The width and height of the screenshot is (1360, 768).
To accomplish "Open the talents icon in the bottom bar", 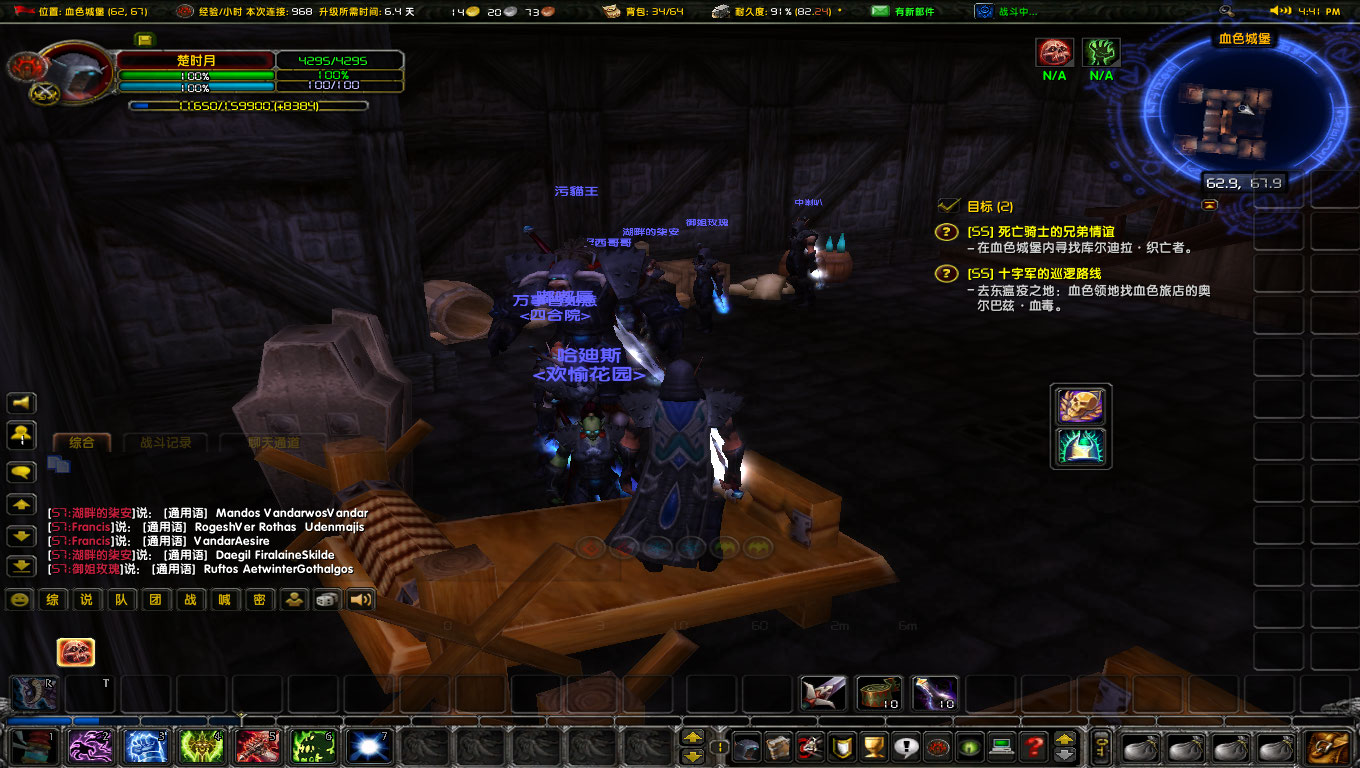I will tap(809, 747).
